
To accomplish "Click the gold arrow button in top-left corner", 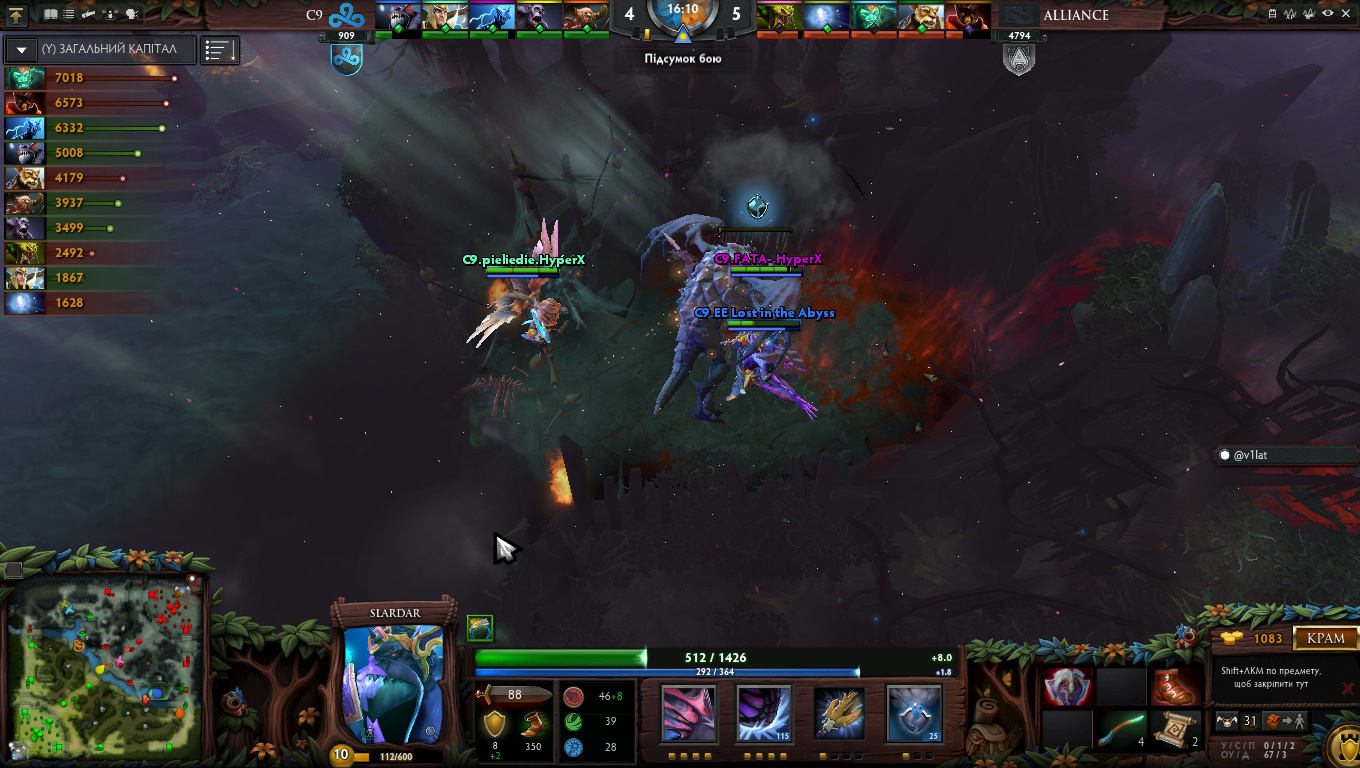I will click(x=17, y=15).
